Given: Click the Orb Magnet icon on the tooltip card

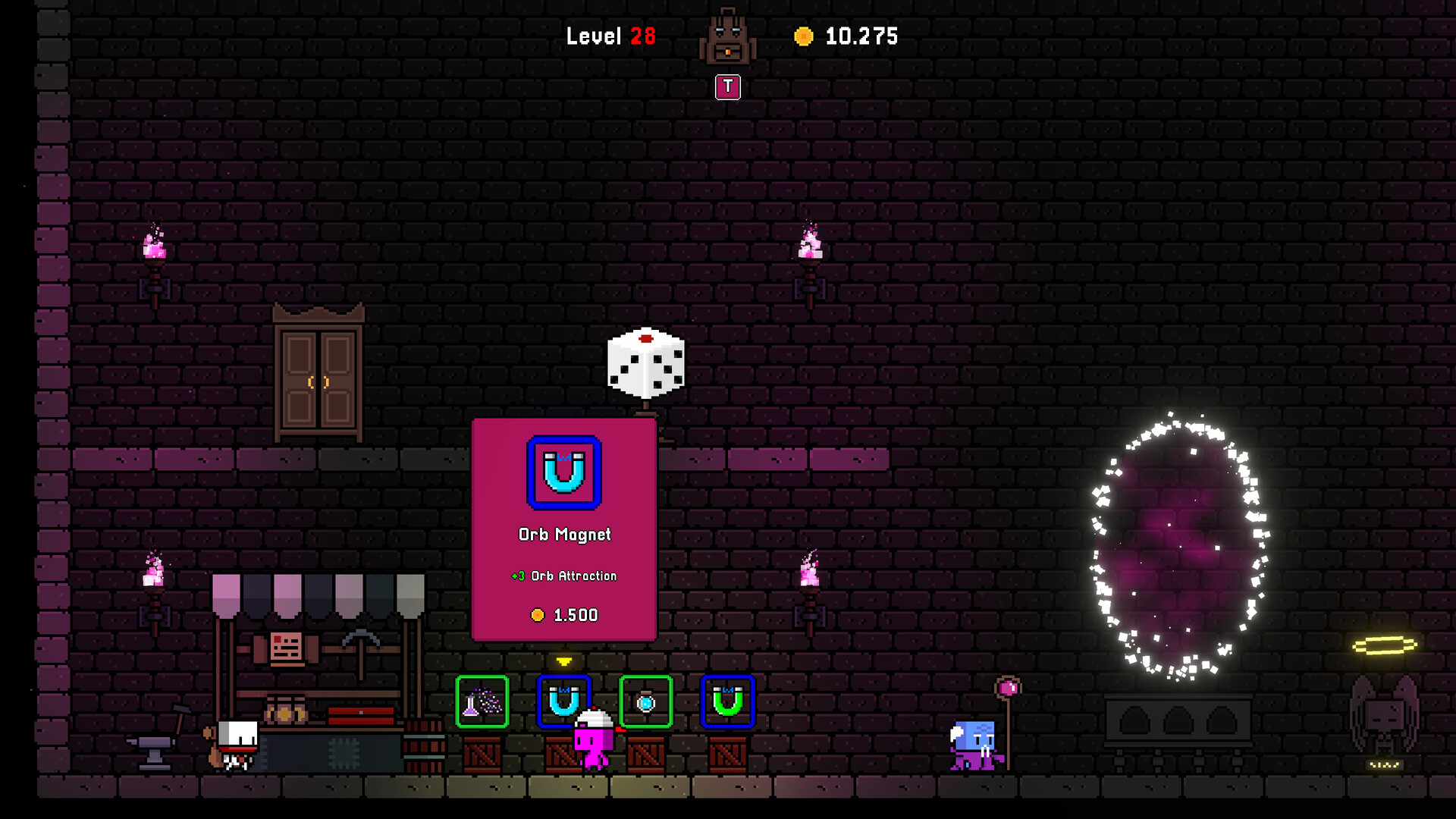Looking at the screenshot, I should (x=564, y=472).
